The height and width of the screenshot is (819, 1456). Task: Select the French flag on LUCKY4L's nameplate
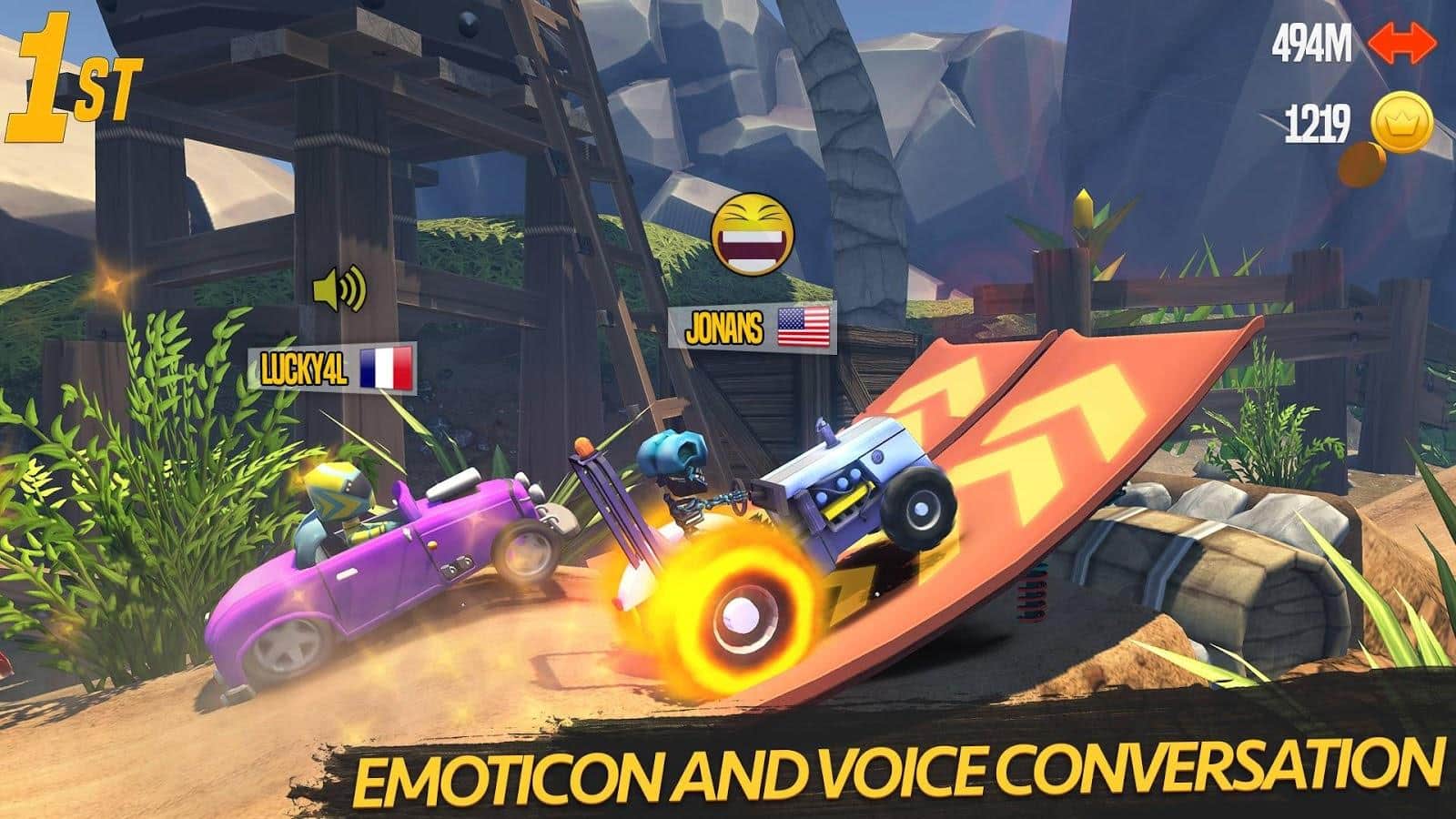[389, 369]
